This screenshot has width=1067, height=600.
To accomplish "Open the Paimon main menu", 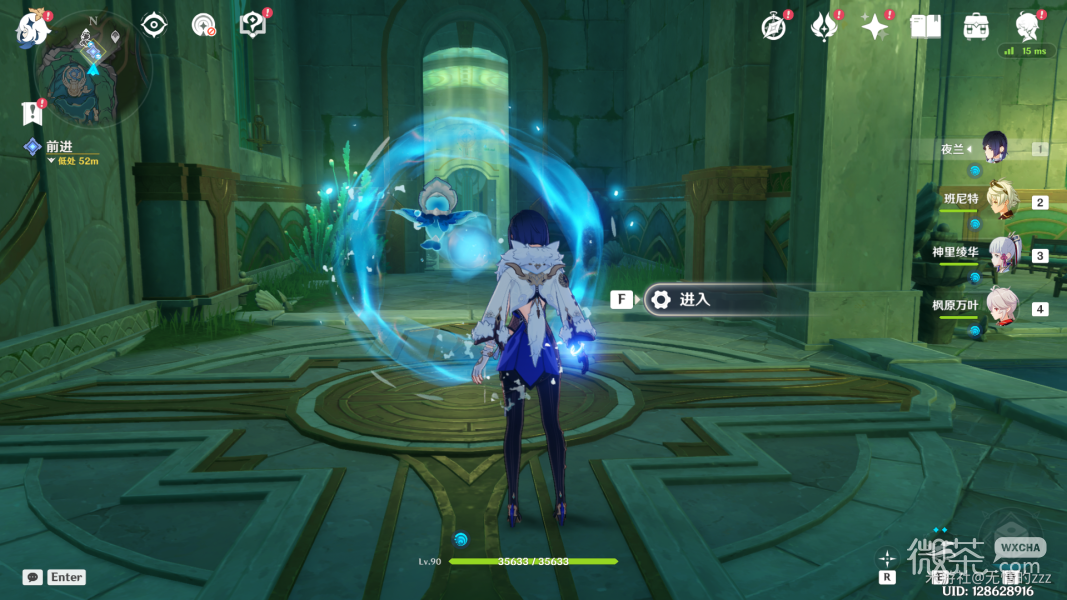I will [32, 29].
